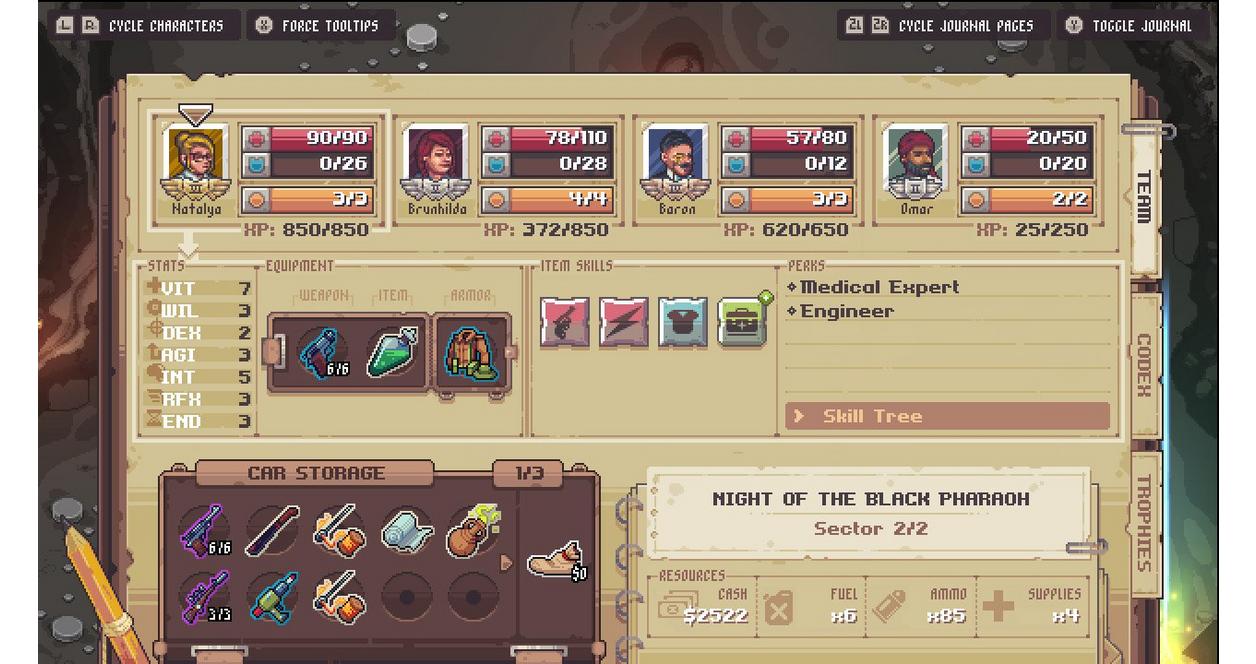The width and height of the screenshot is (1256, 664).
Task: Pick the bandage roll in car storage
Action: [x=406, y=530]
